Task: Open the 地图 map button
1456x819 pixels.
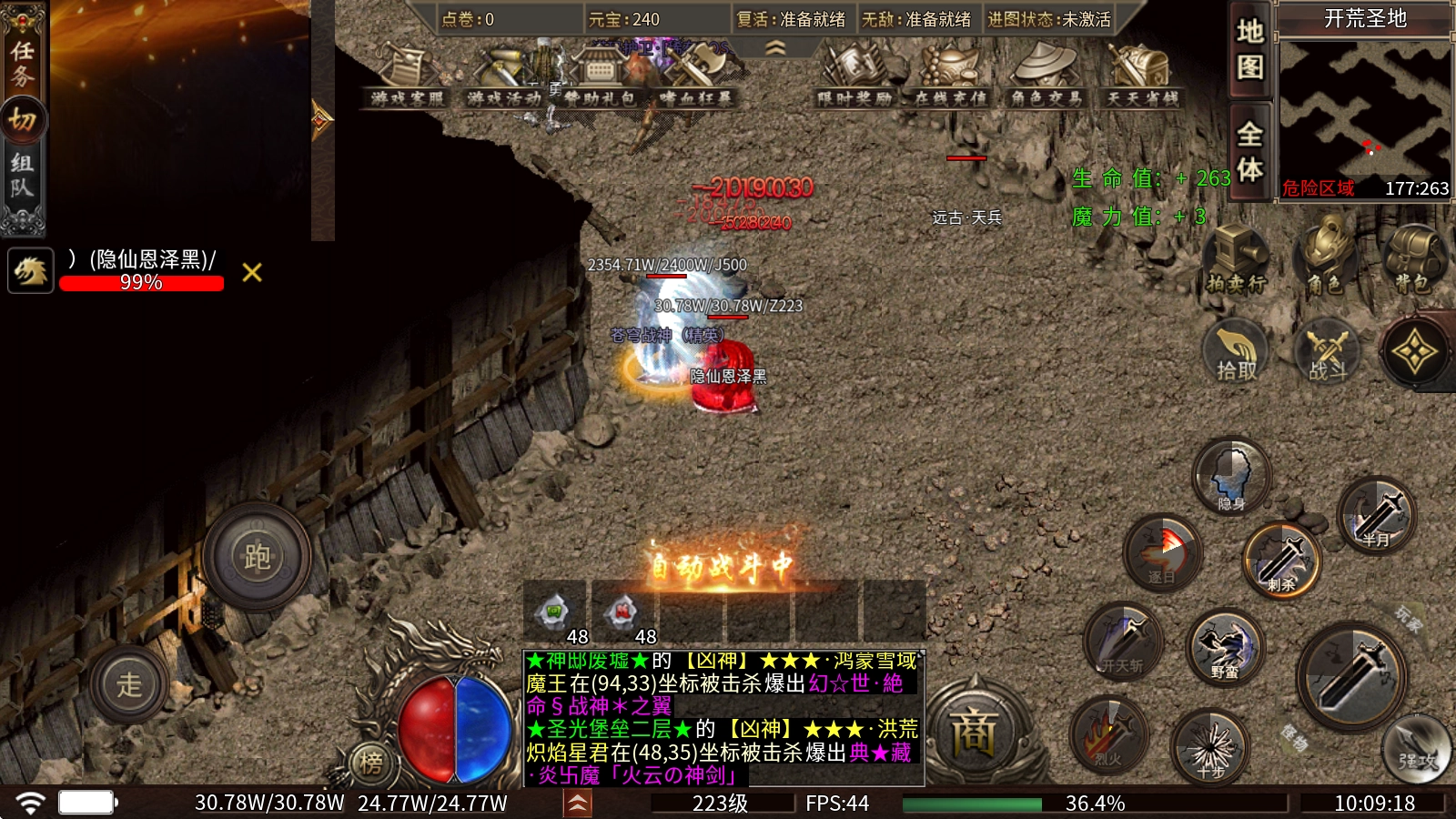Action: pyautogui.click(x=1249, y=49)
